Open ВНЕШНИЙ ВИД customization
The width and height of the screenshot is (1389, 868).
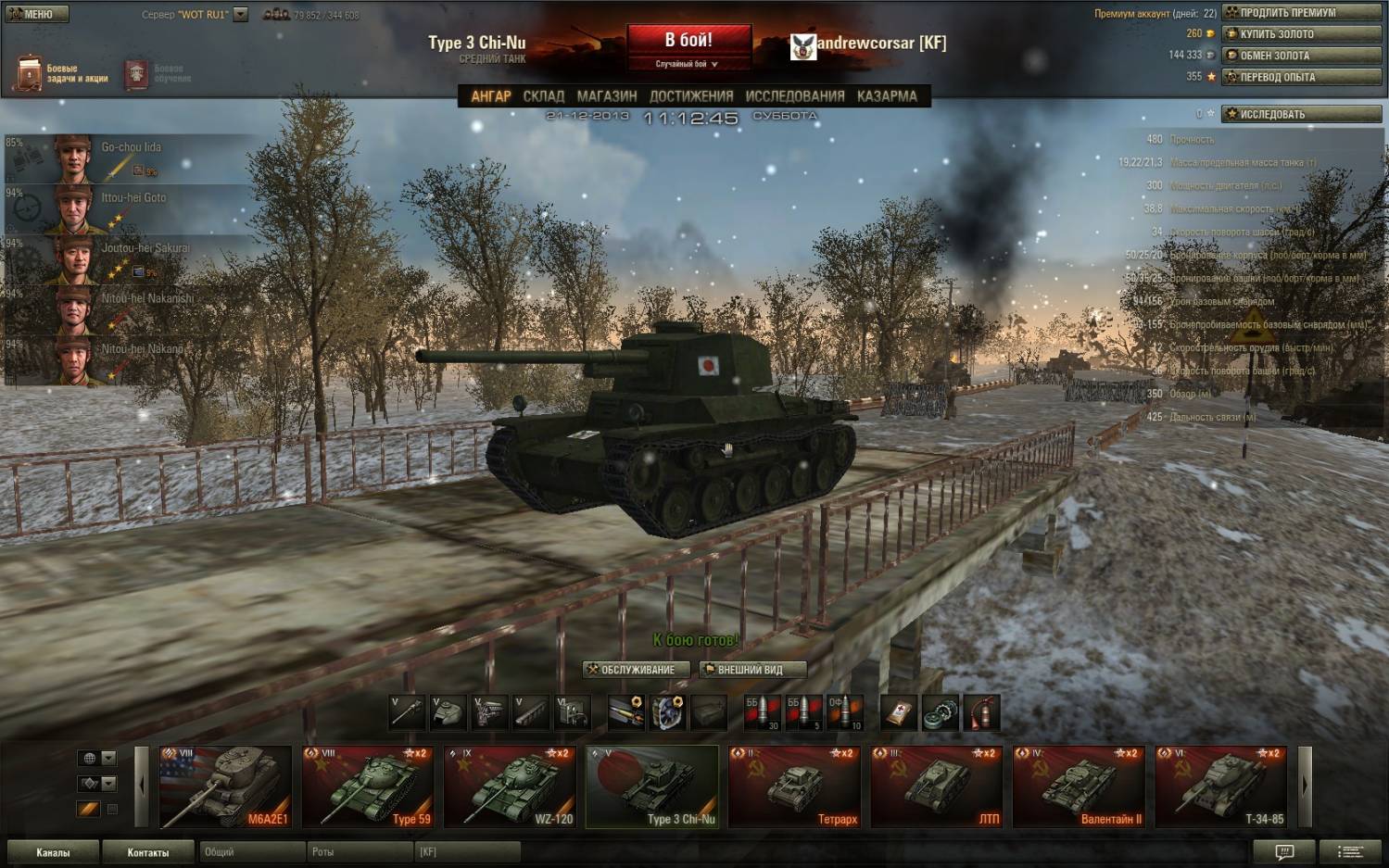pos(751,670)
